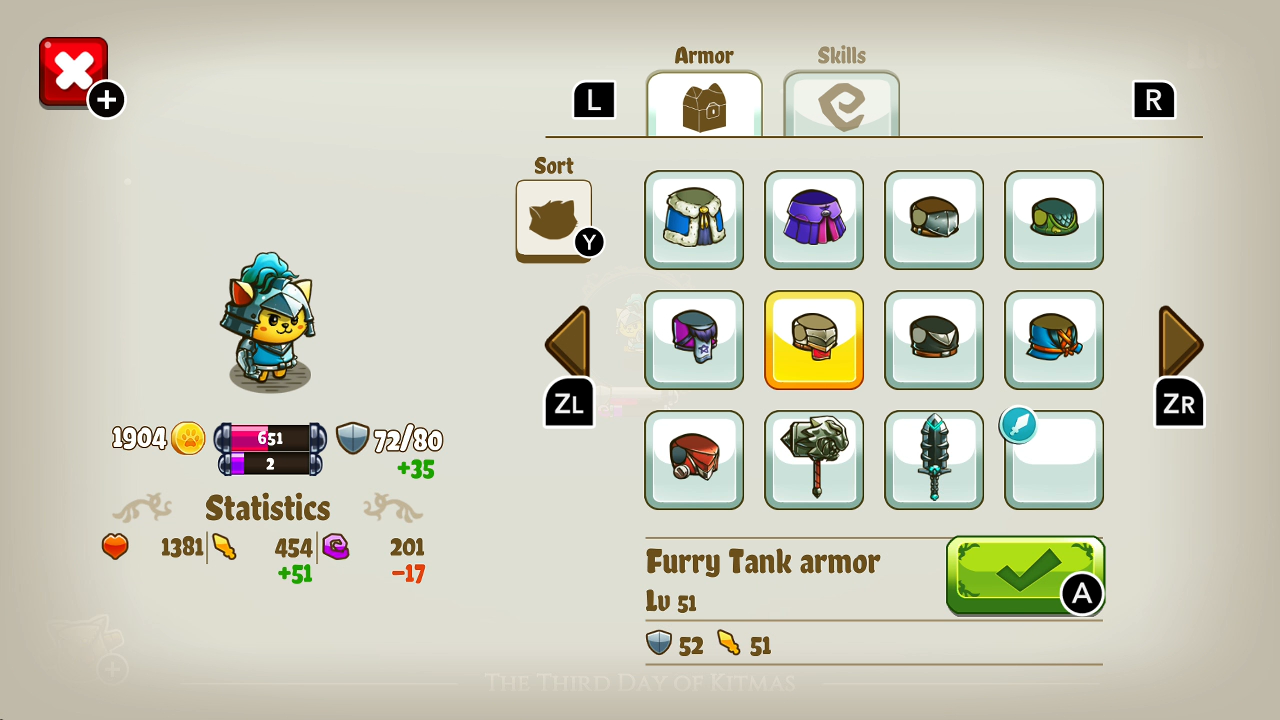The image size is (1280, 720).
Task: Open next page with ZR arrow
Action: pos(1178,343)
